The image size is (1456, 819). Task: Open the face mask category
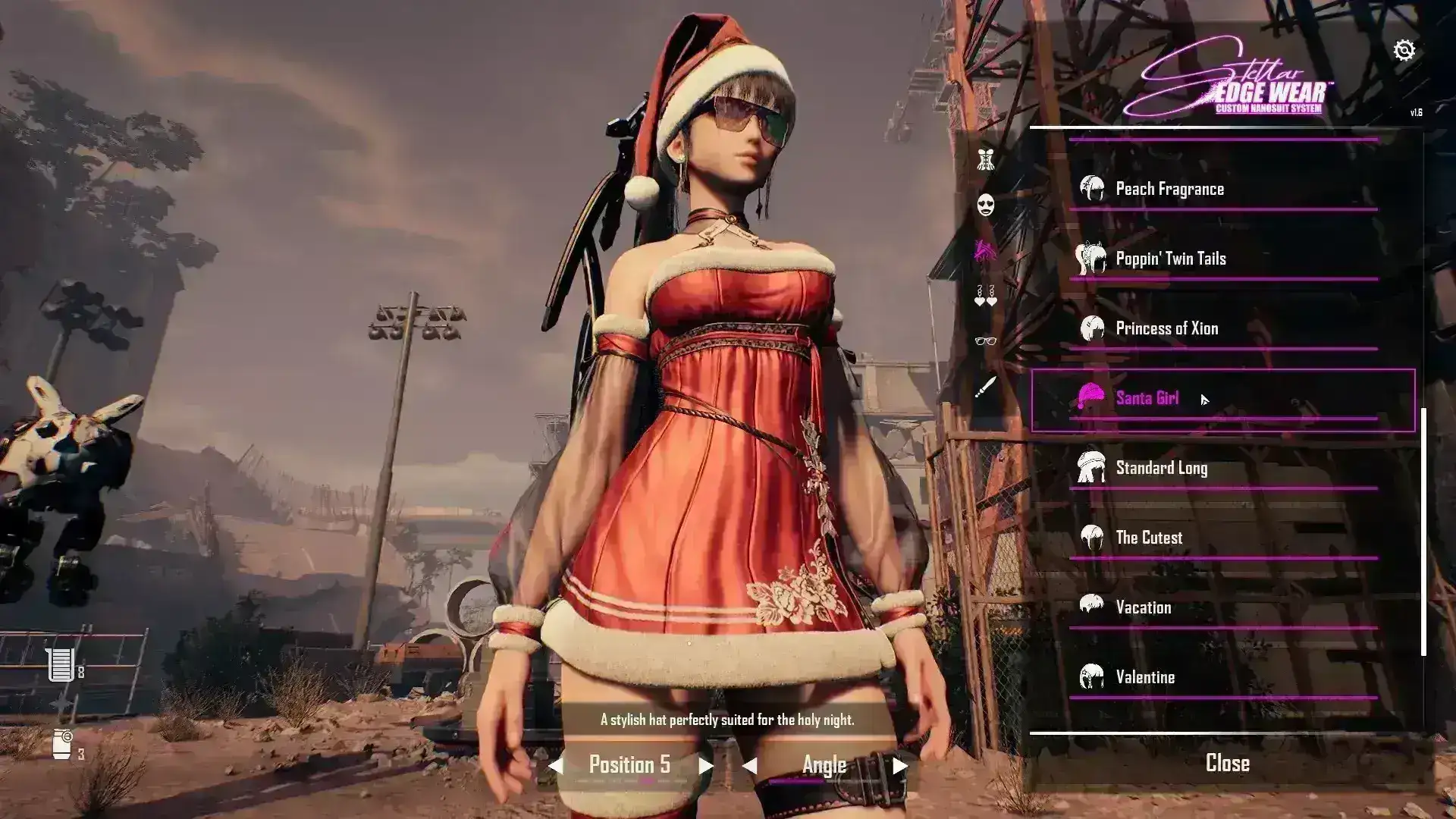(985, 205)
